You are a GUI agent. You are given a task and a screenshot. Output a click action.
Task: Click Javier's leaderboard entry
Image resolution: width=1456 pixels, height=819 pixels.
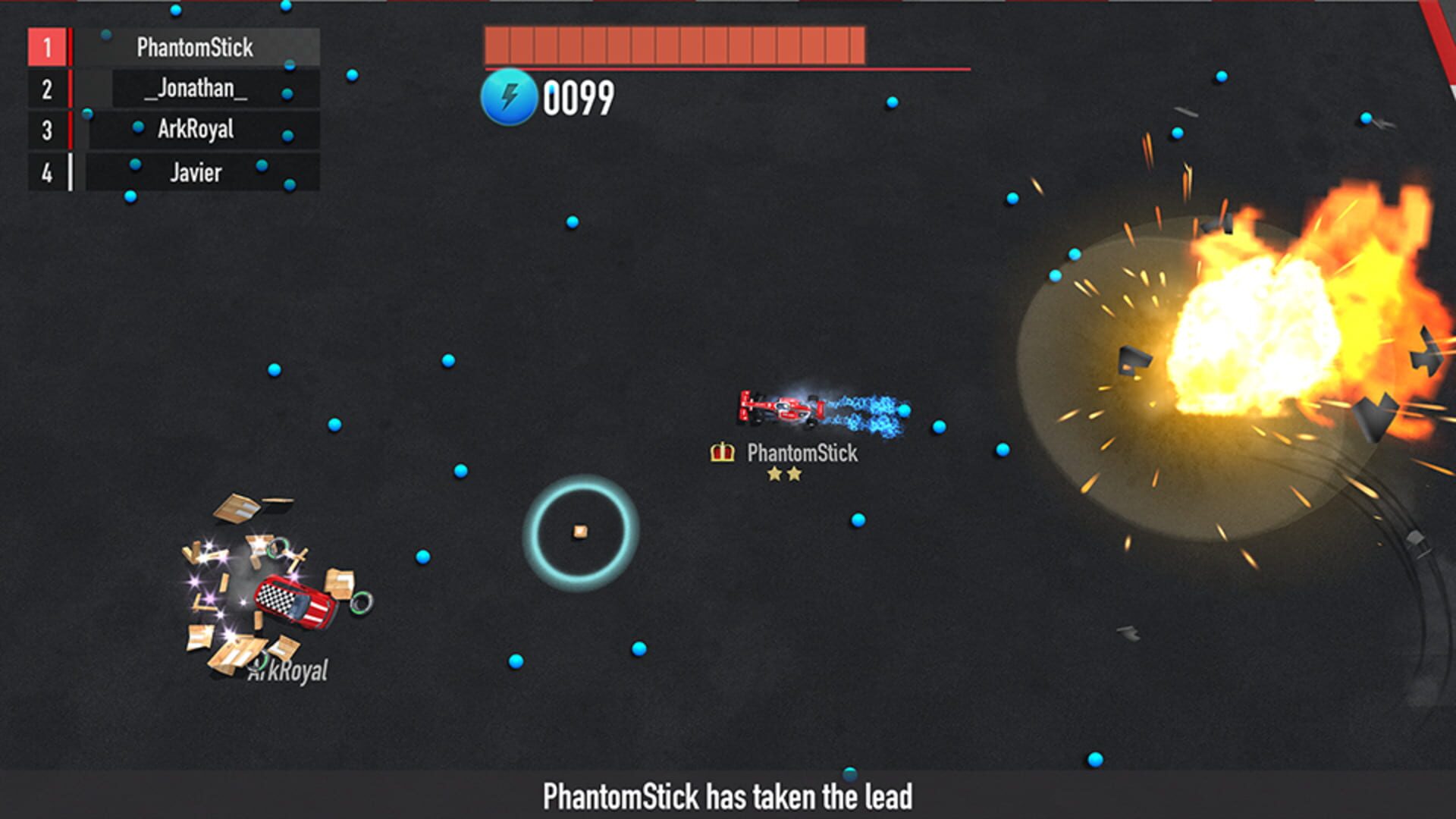[195, 172]
